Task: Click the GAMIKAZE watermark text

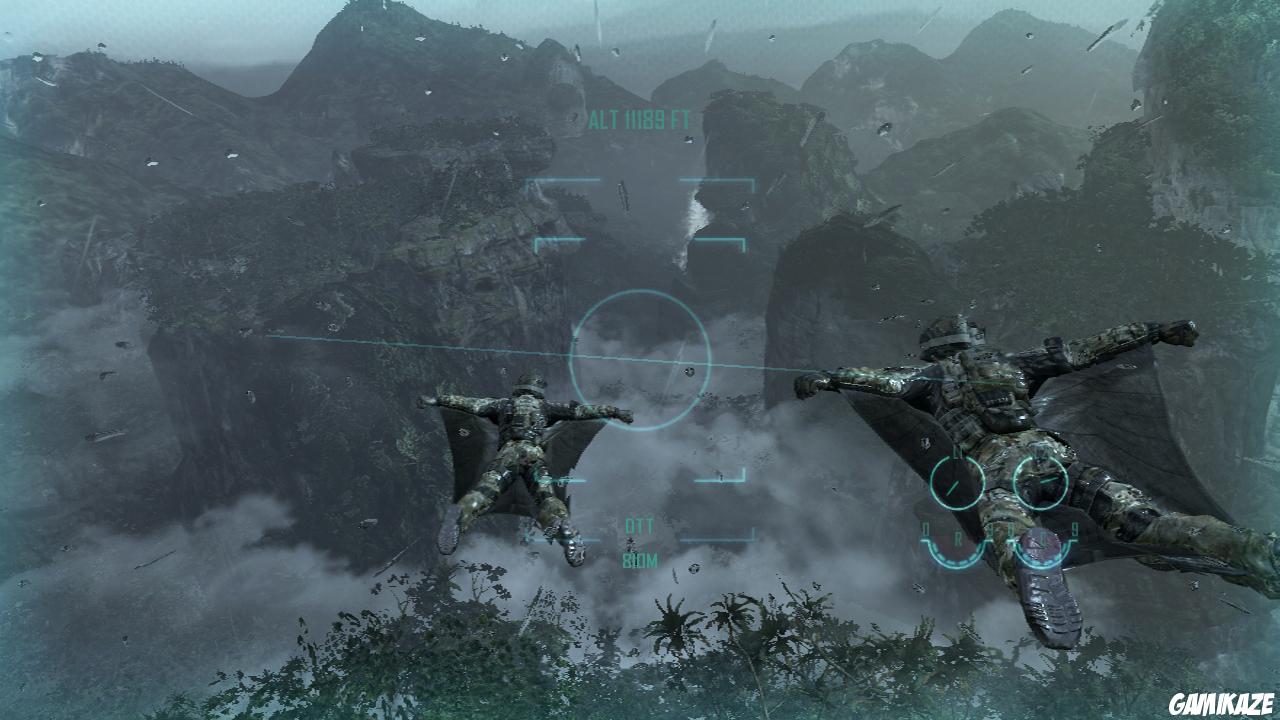Action: (1221, 701)
